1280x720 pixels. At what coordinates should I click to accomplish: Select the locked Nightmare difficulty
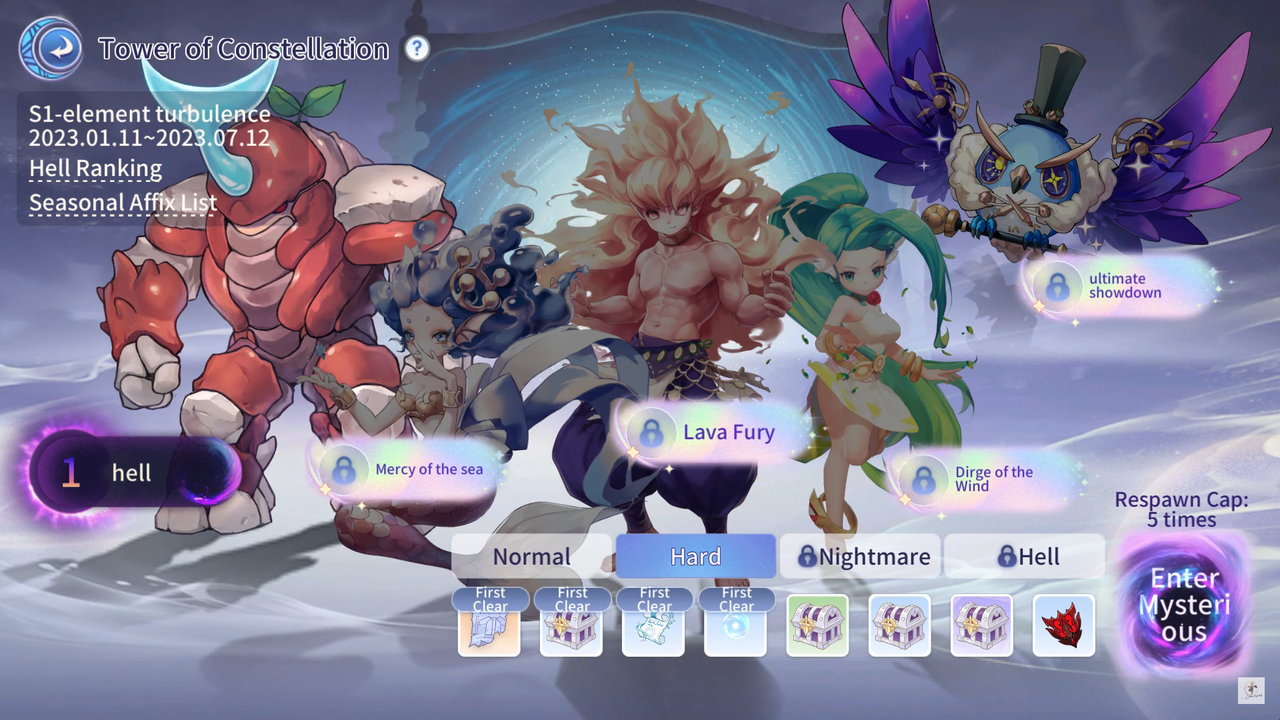(860, 557)
